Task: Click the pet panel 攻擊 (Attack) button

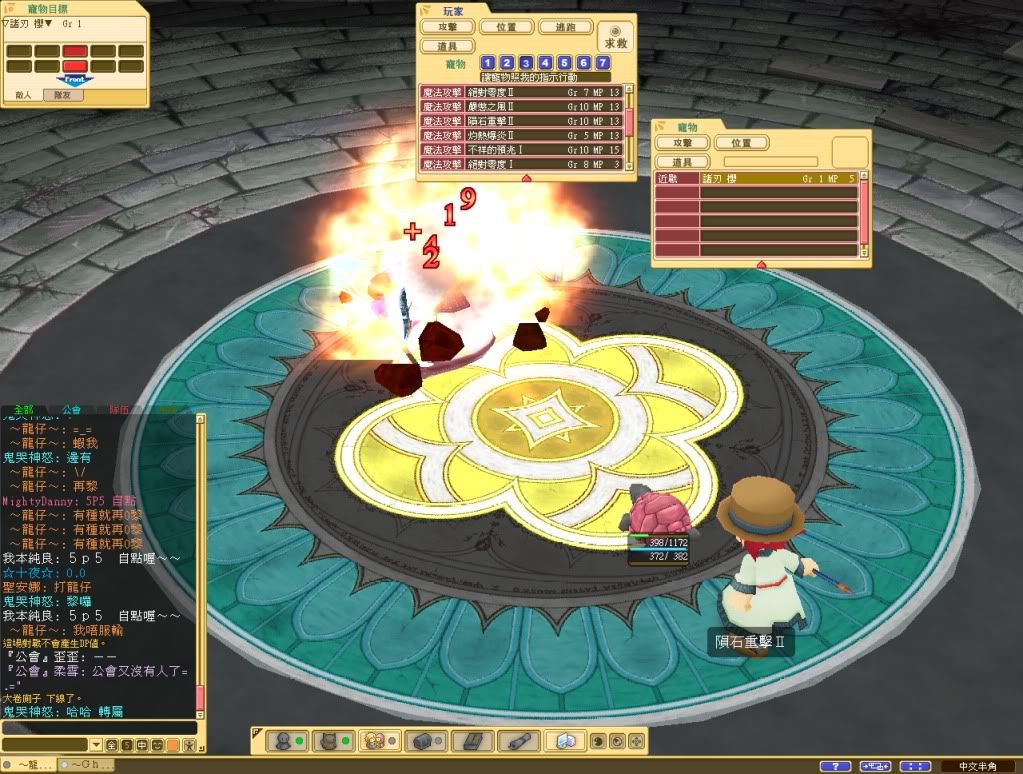Action: pos(682,144)
